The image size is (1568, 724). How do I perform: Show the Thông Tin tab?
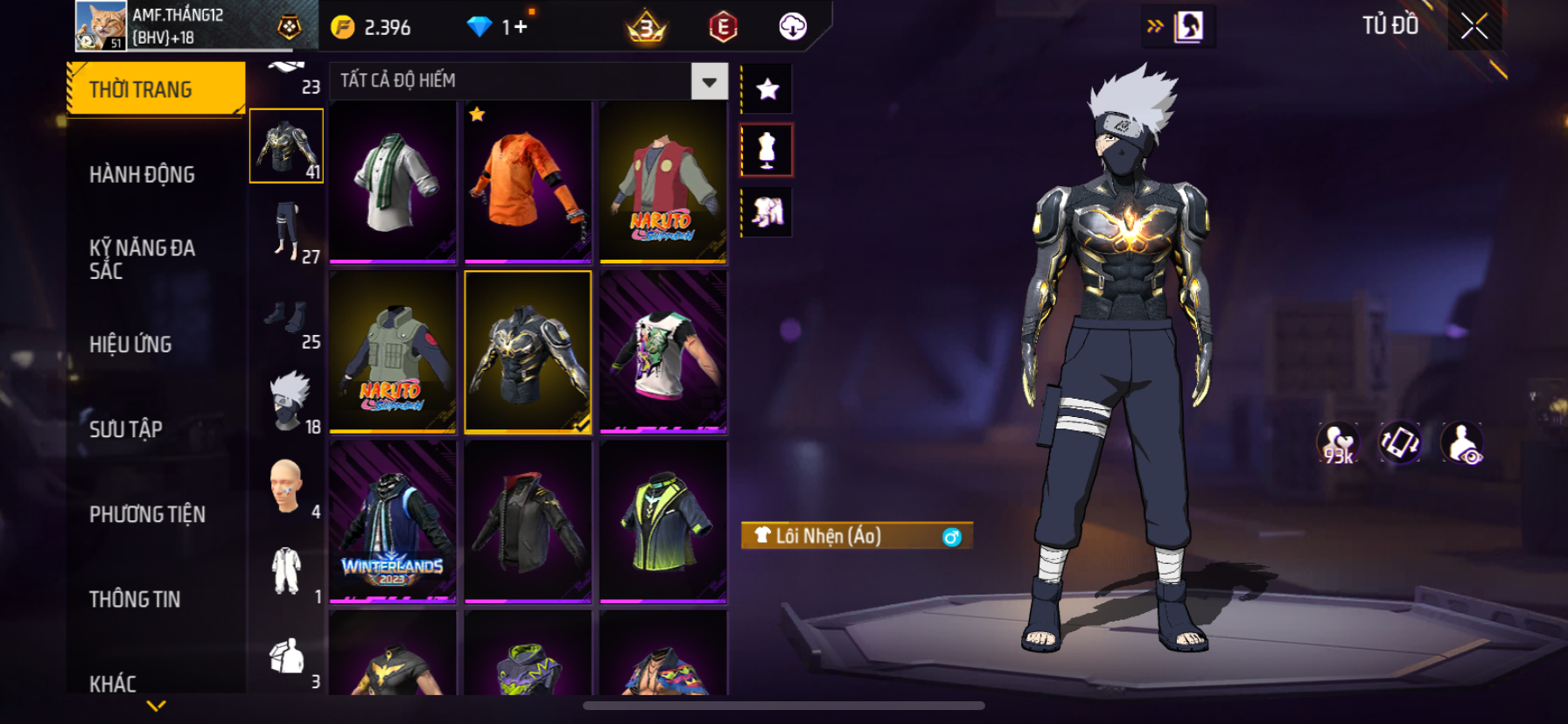point(136,599)
